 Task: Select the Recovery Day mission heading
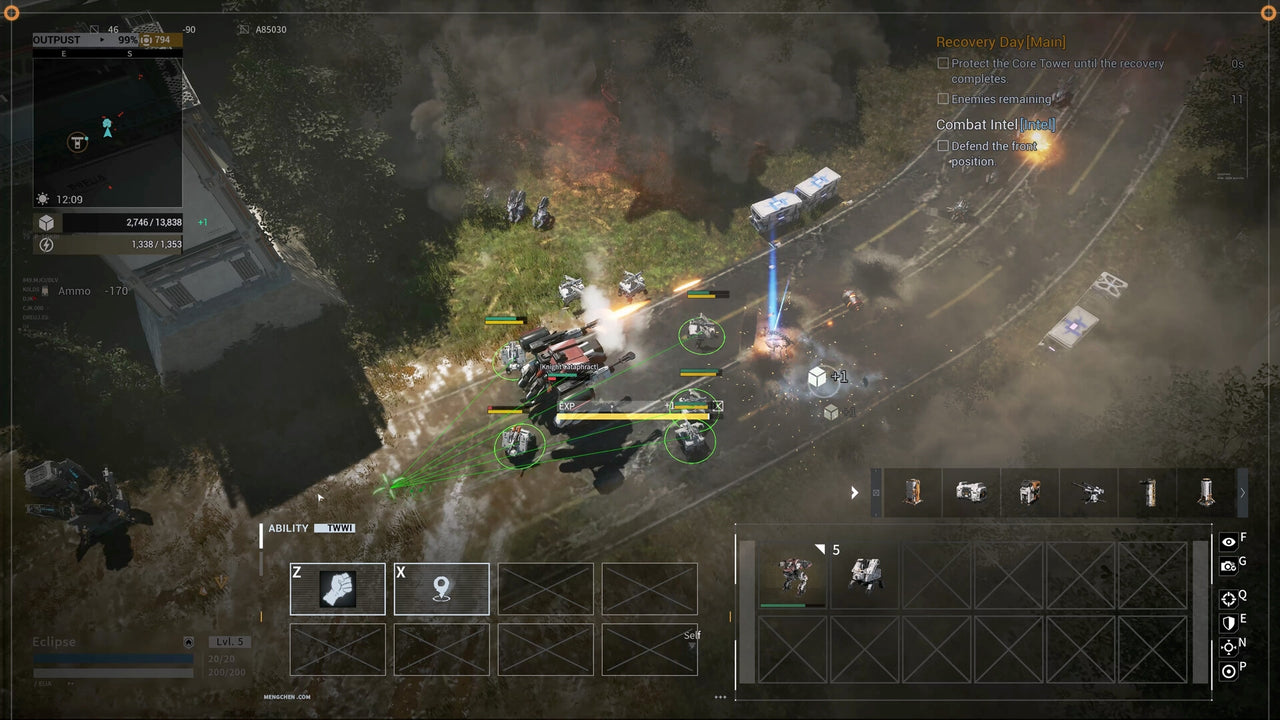point(1001,42)
